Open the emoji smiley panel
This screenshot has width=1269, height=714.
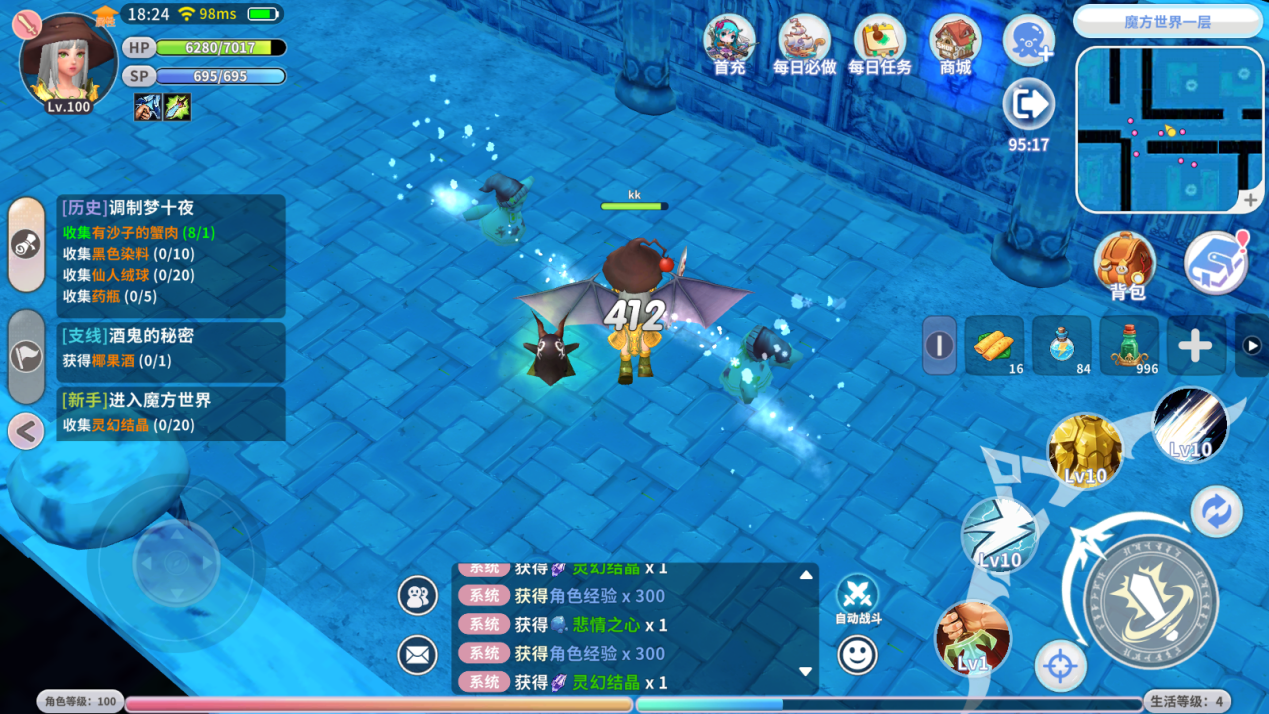857,655
